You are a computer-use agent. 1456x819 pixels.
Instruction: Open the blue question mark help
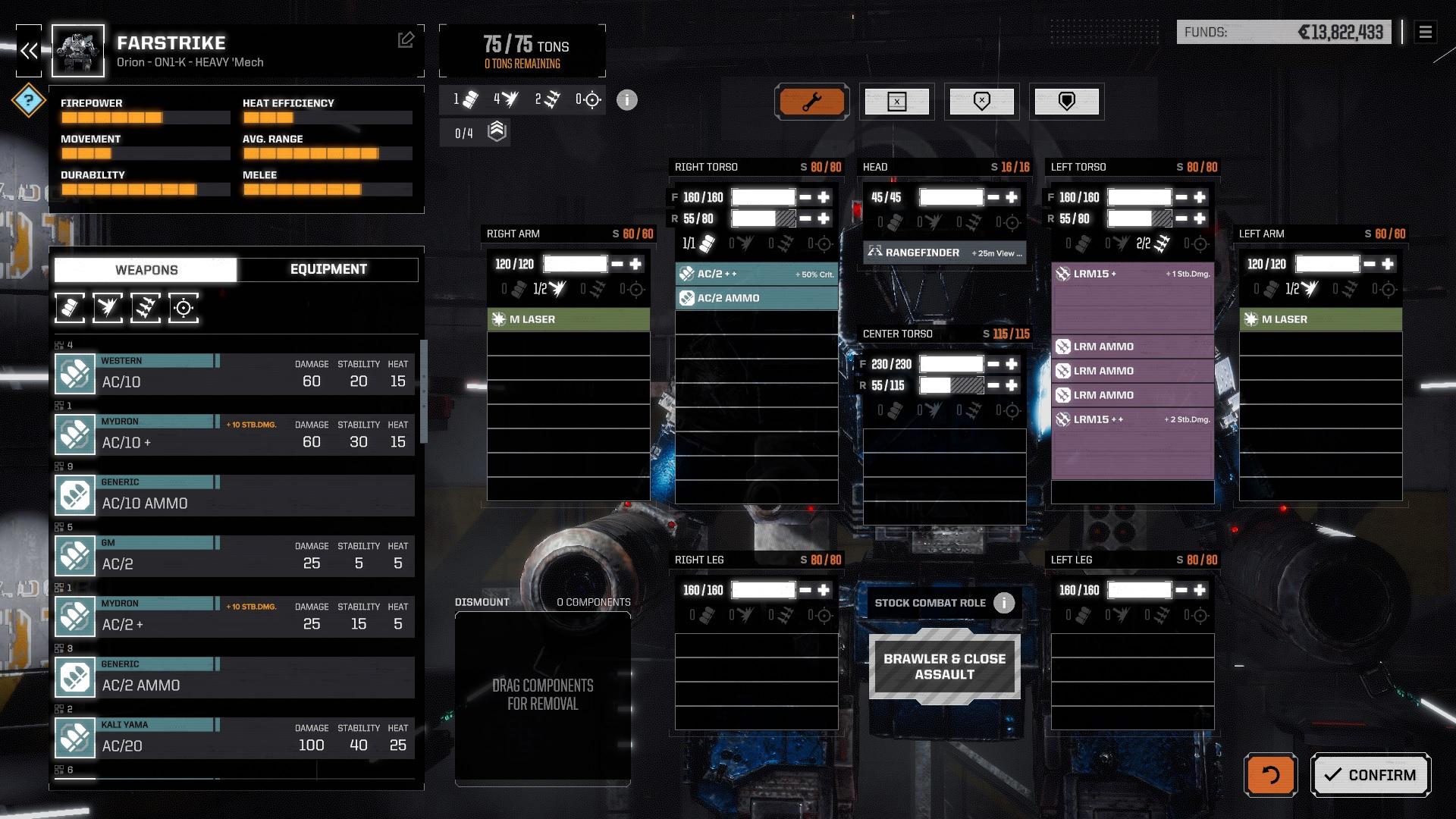[29, 100]
